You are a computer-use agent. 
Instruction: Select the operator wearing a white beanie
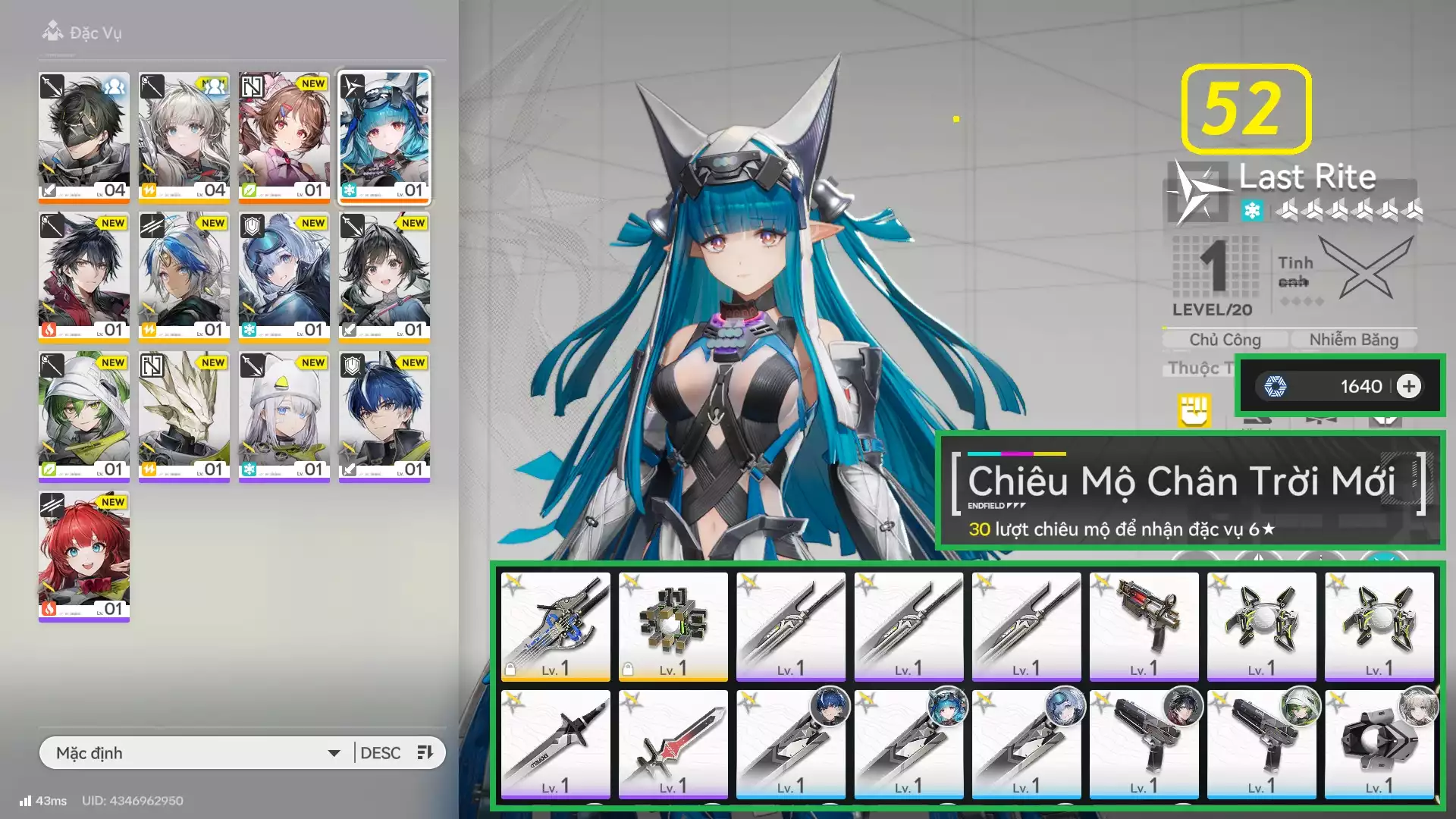[x=284, y=416]
